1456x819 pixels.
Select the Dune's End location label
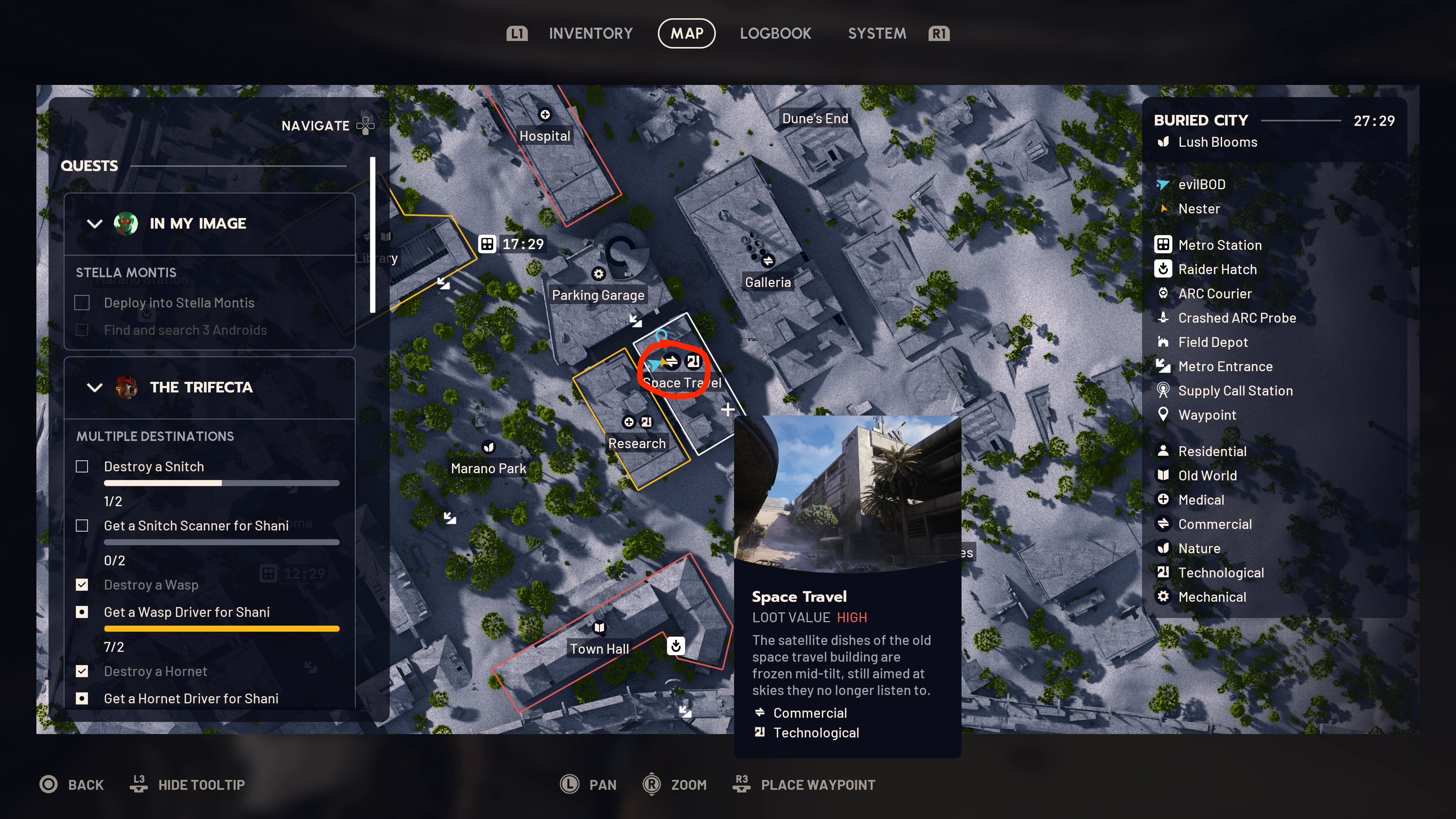tap(814, 119)
